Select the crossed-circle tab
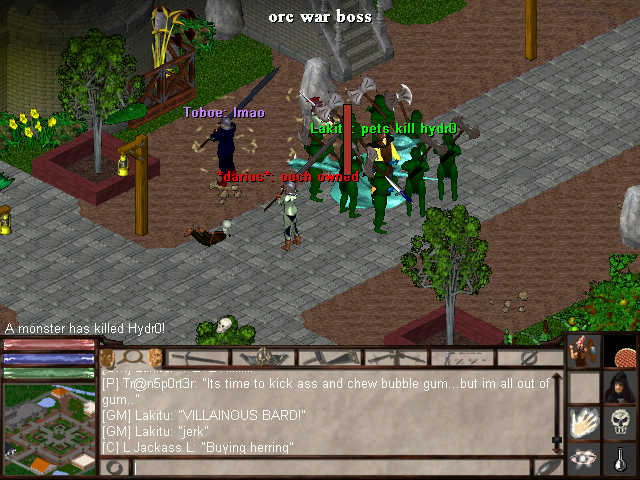Viewport: 640px width, 480px height. click(530, 357)
